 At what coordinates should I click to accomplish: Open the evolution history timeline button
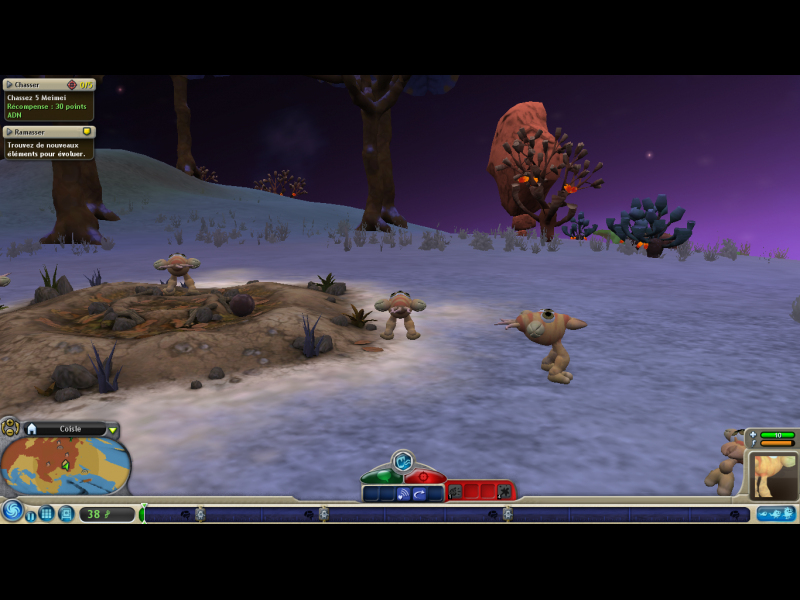coord(776,514)
